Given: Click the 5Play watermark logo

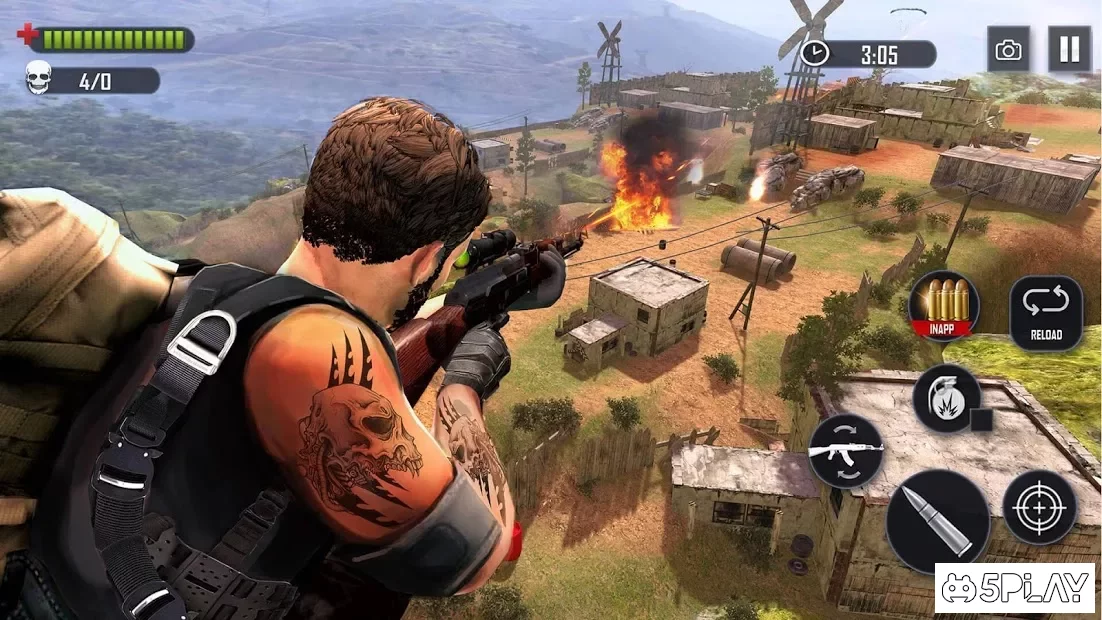Looking at the screenshot, I should [x=1014, y=588].
